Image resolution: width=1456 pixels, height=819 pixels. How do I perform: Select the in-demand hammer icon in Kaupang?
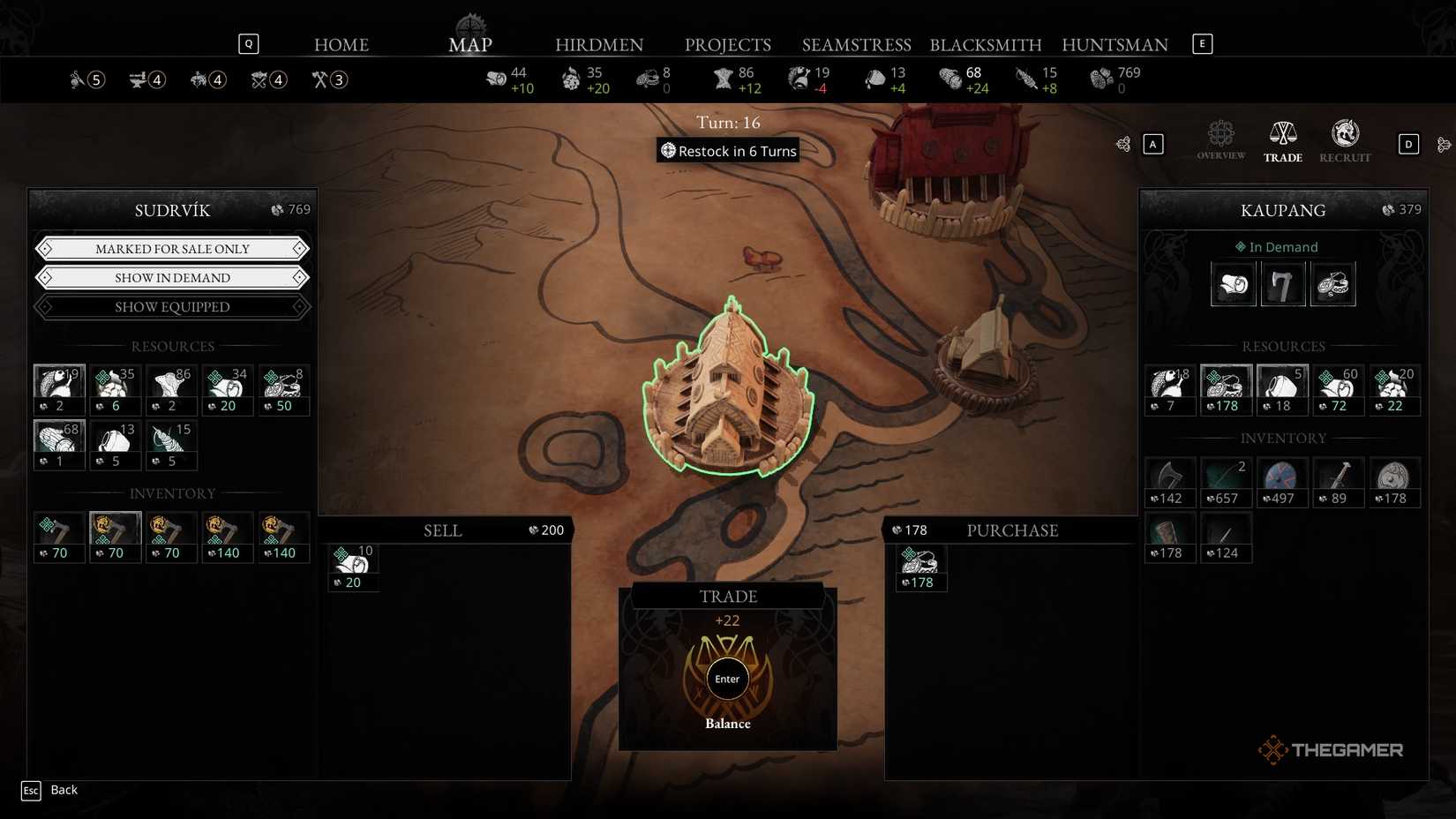[1283, 283]
